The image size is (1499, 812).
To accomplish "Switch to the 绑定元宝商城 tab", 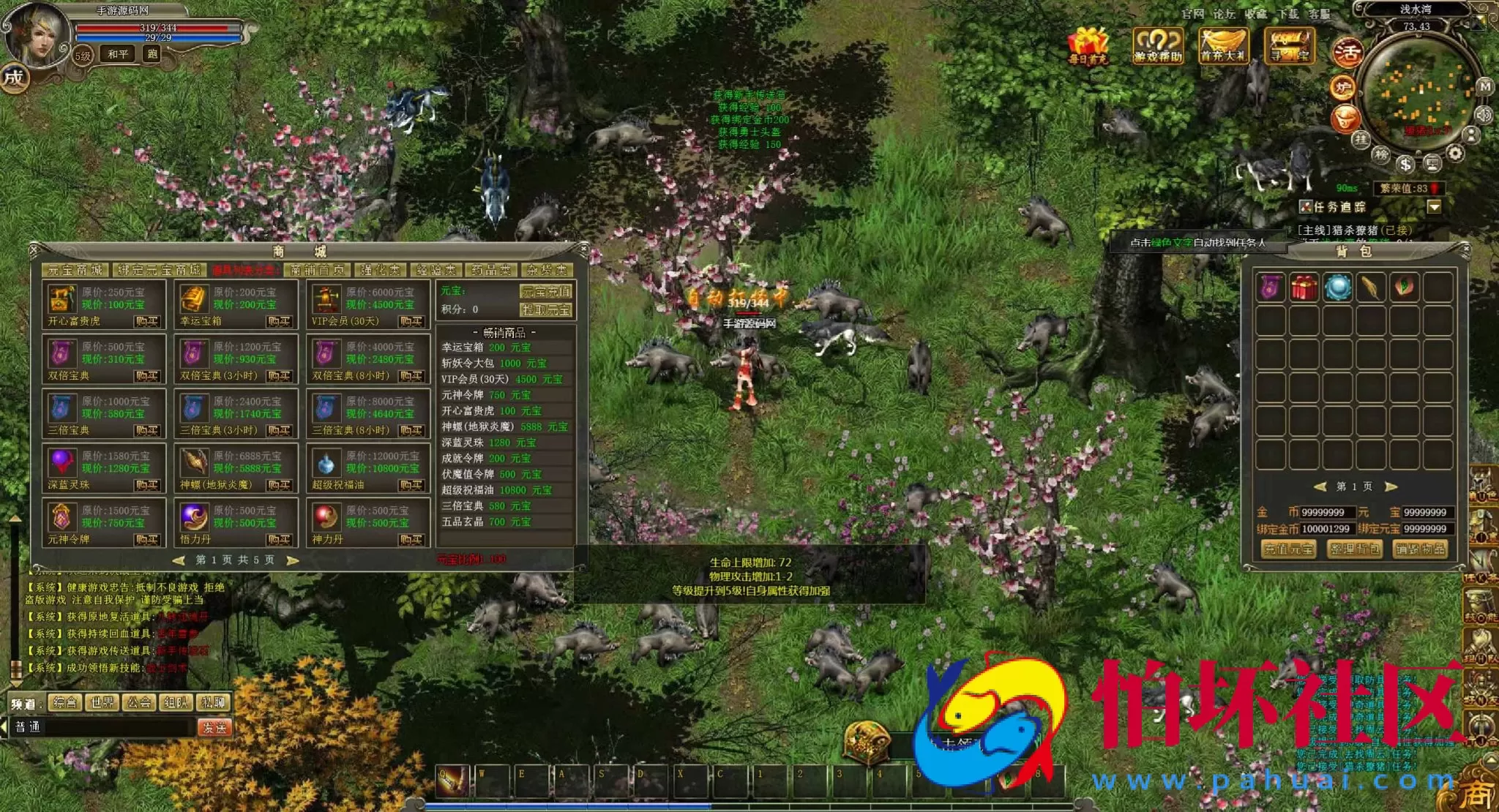I will click(160, 270).
